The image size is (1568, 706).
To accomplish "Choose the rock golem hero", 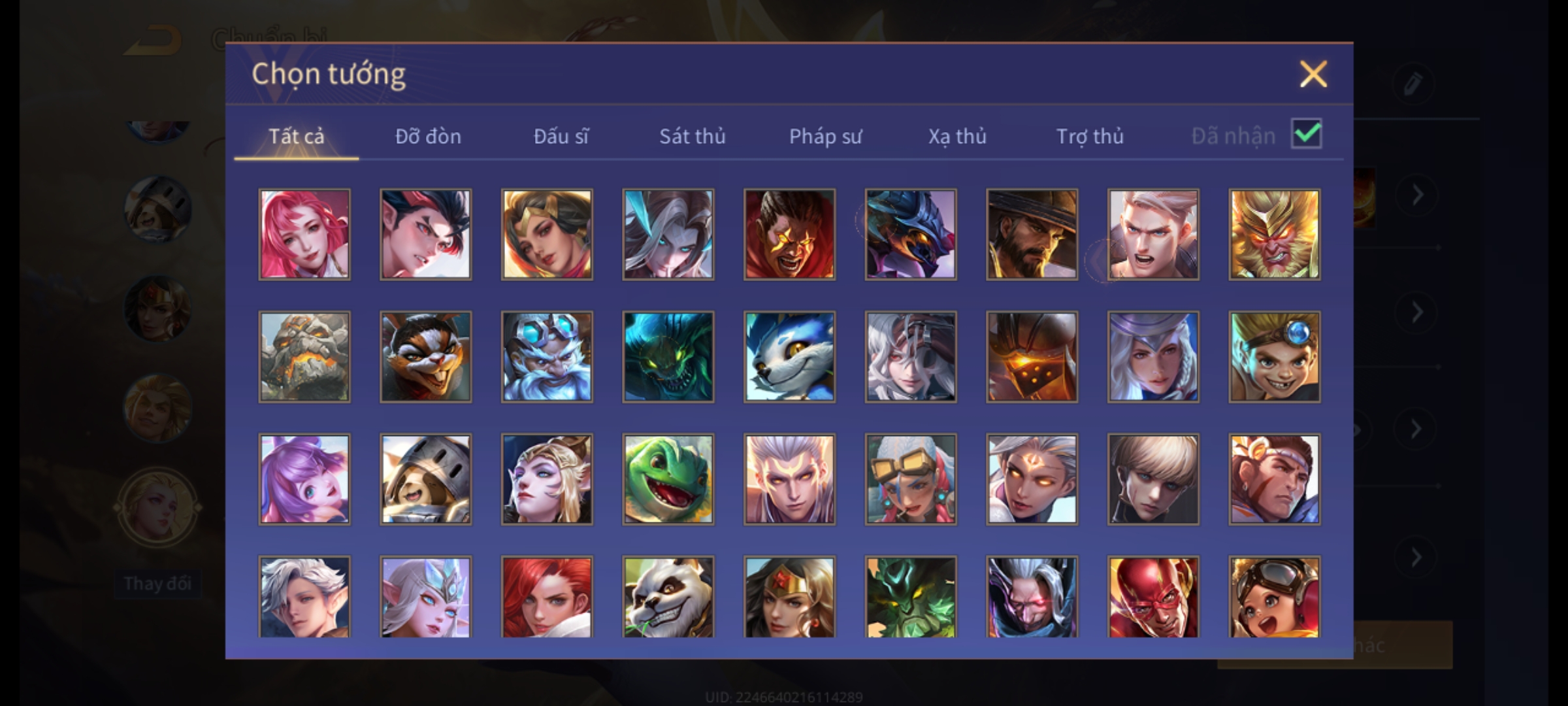I will point(304,357).
